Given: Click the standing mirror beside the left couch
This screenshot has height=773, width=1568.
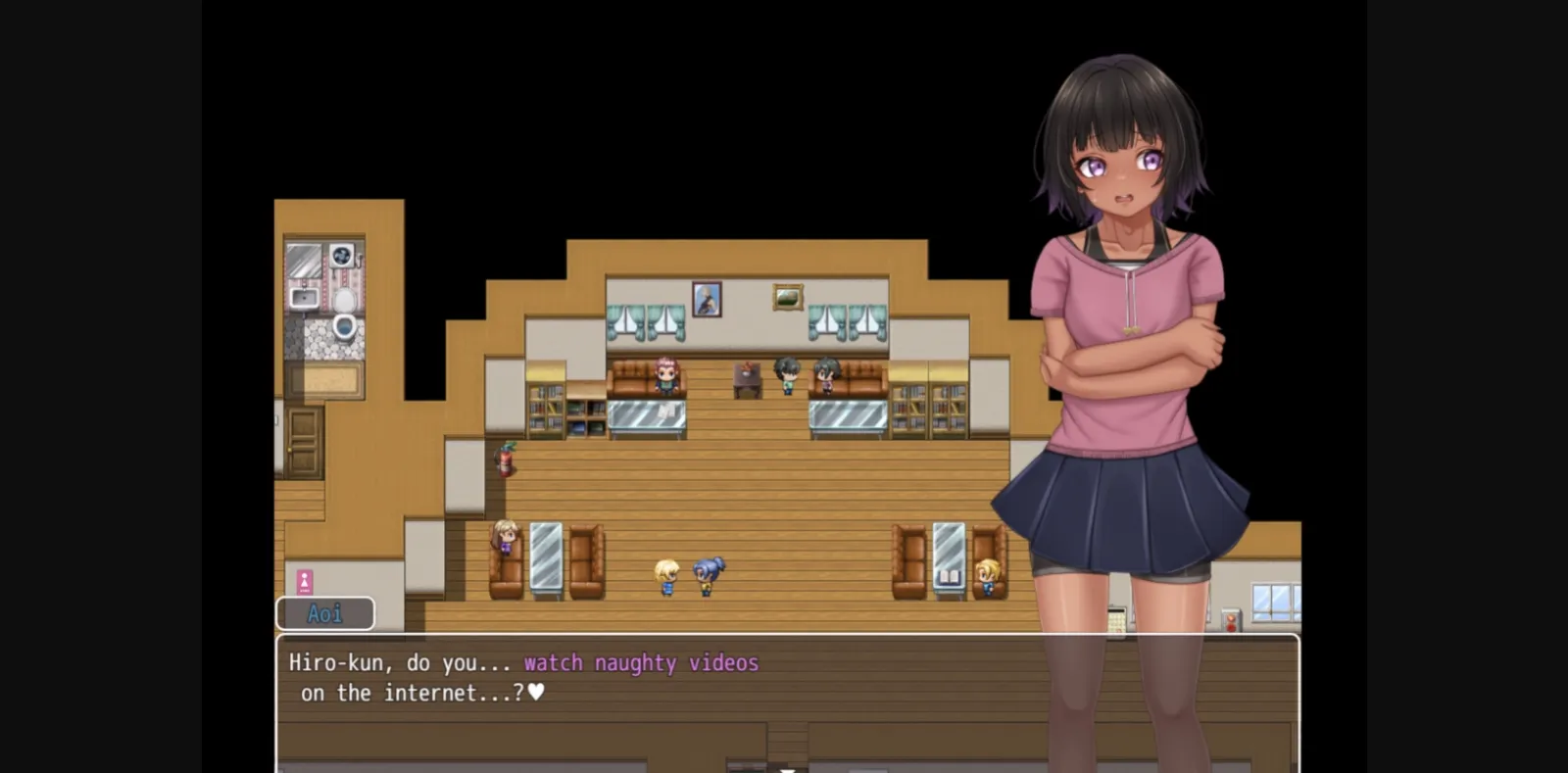Looking at the screenshot, I should (548, 554).
